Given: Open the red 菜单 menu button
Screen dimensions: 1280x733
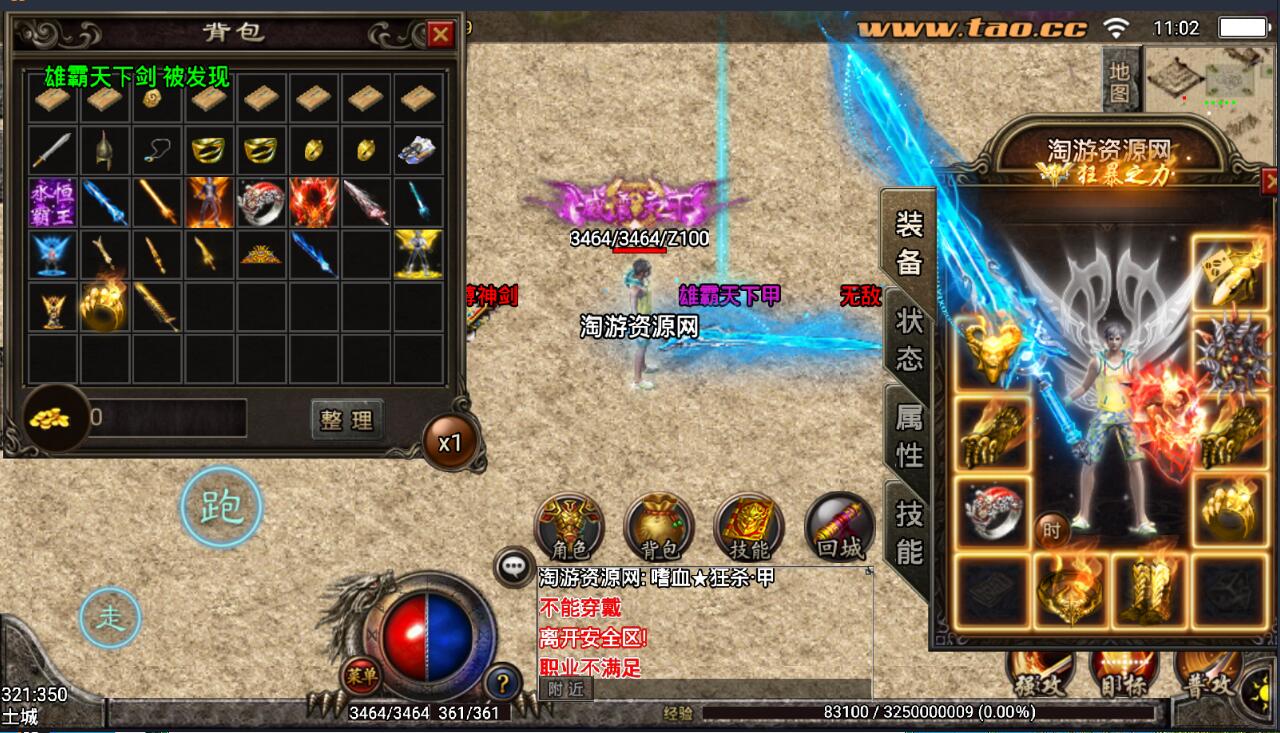Looking at the screenshot, I should (x=361, y=676).
